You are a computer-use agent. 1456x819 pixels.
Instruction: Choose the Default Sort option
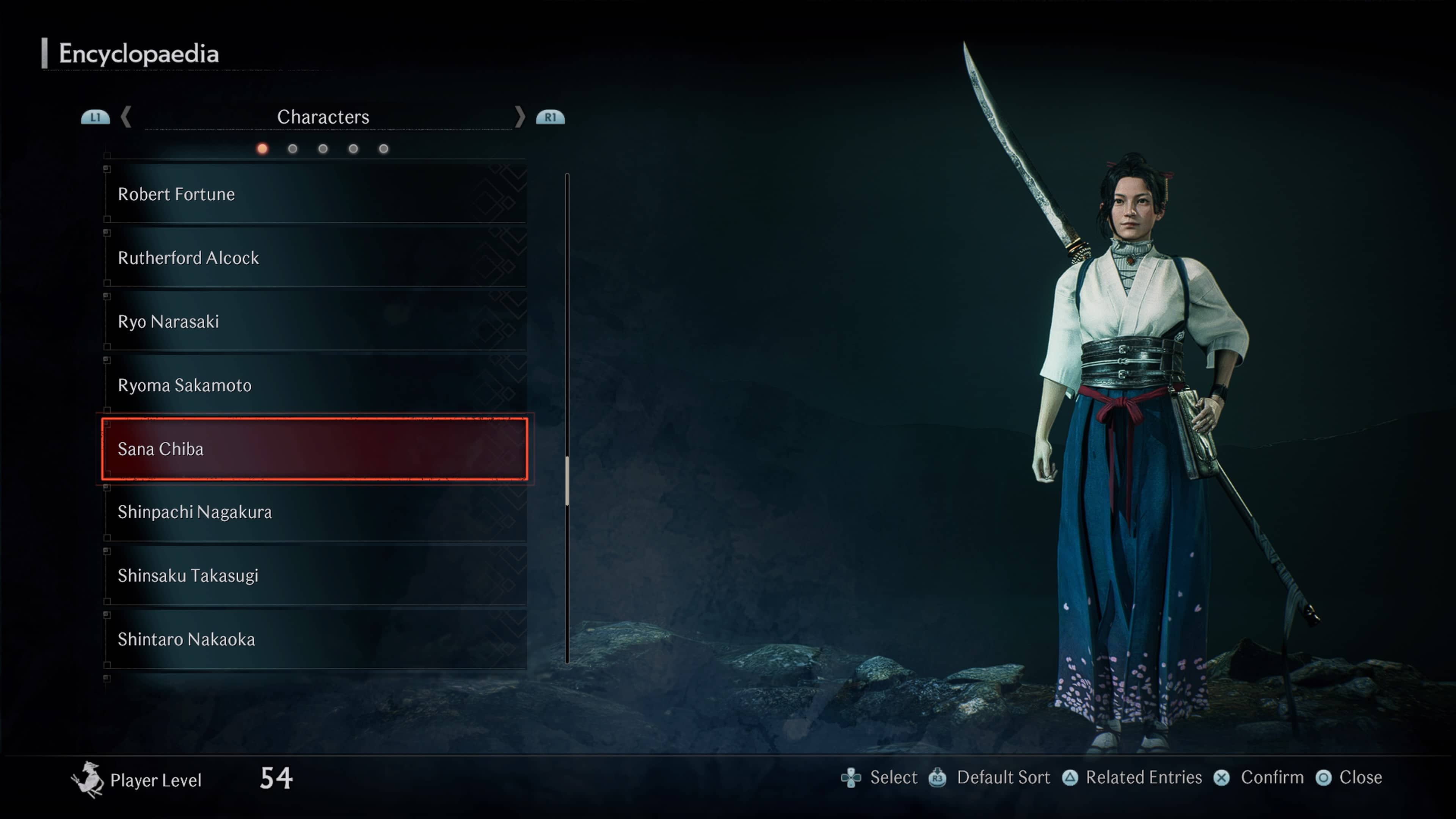990,778
